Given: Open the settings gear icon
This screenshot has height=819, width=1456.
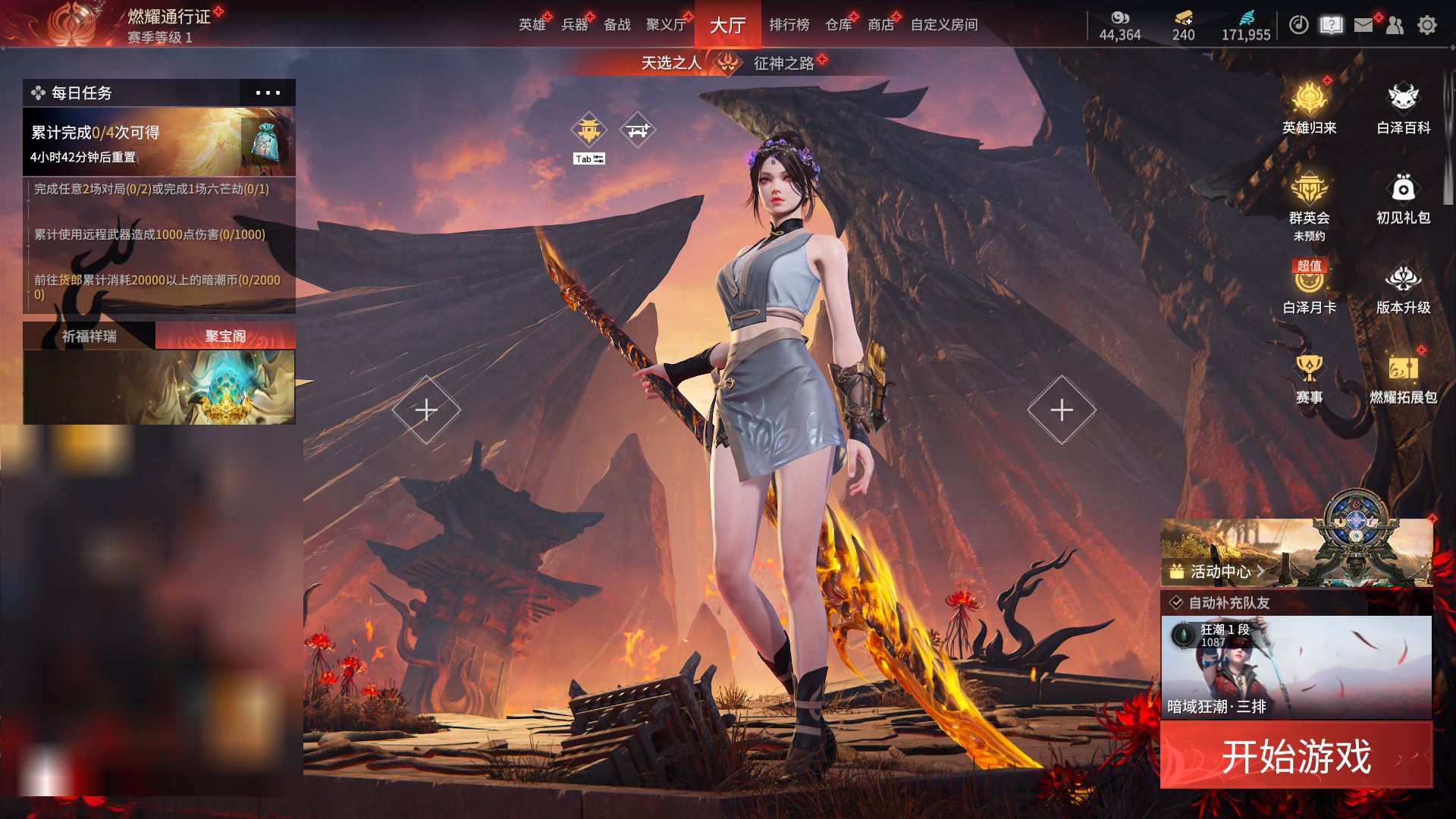Looking at the screenshot, I should (1426, 25).
